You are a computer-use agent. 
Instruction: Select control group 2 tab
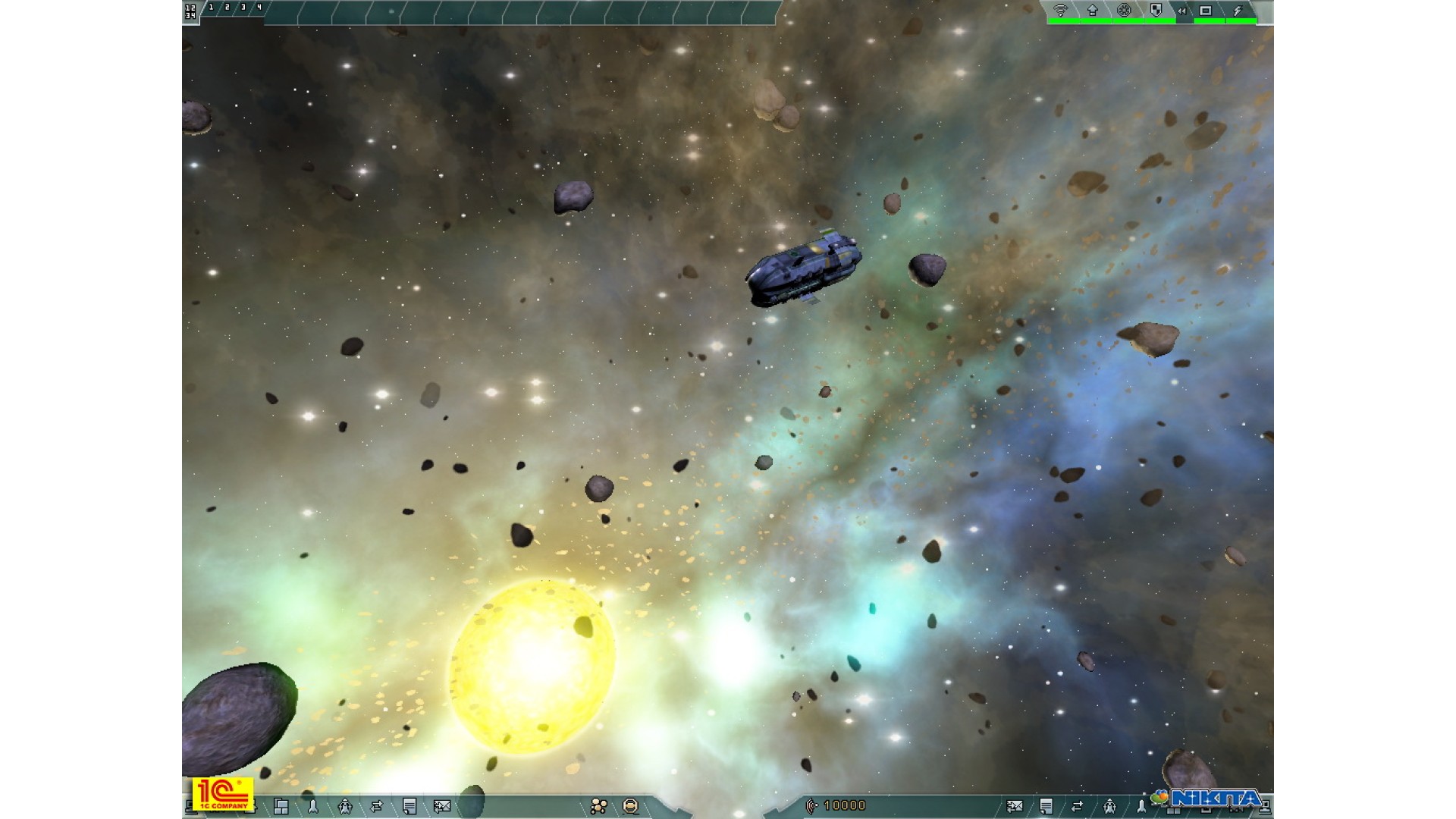pyautogui.click(x=227, y=8)
